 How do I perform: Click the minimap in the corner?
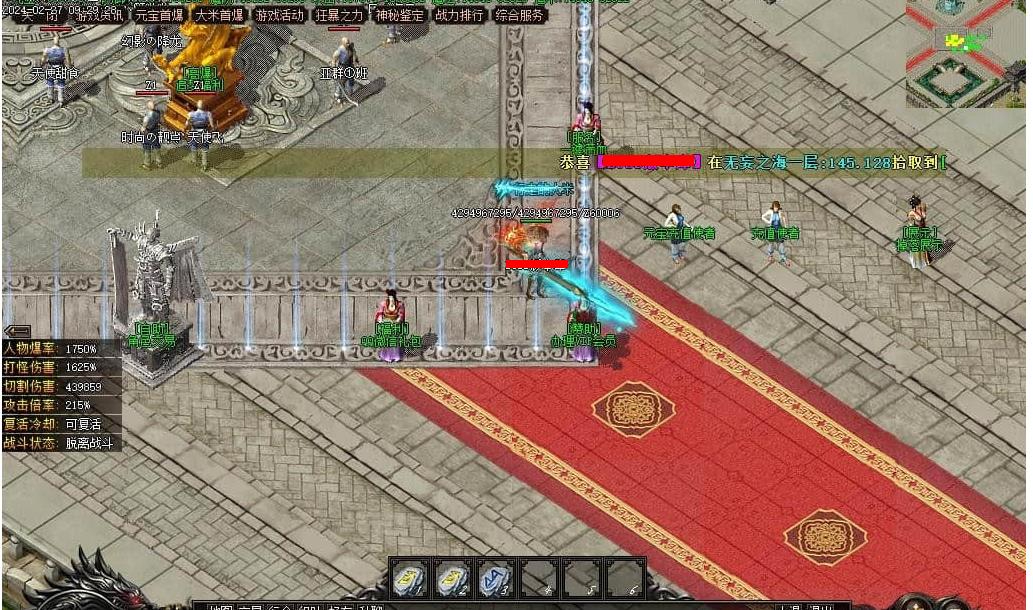tap(966, 53)
